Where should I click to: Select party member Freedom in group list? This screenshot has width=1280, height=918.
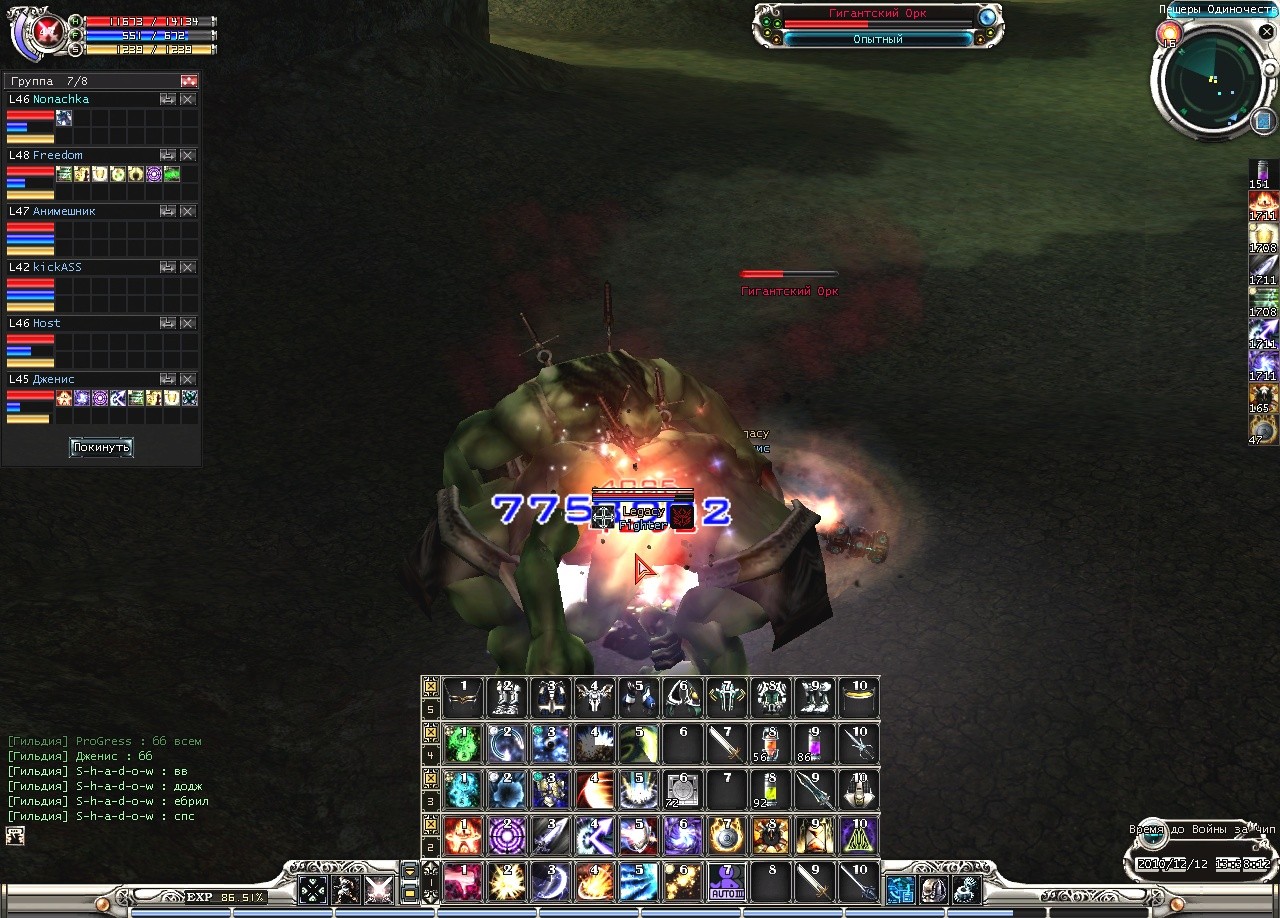[x=58, y=156]
